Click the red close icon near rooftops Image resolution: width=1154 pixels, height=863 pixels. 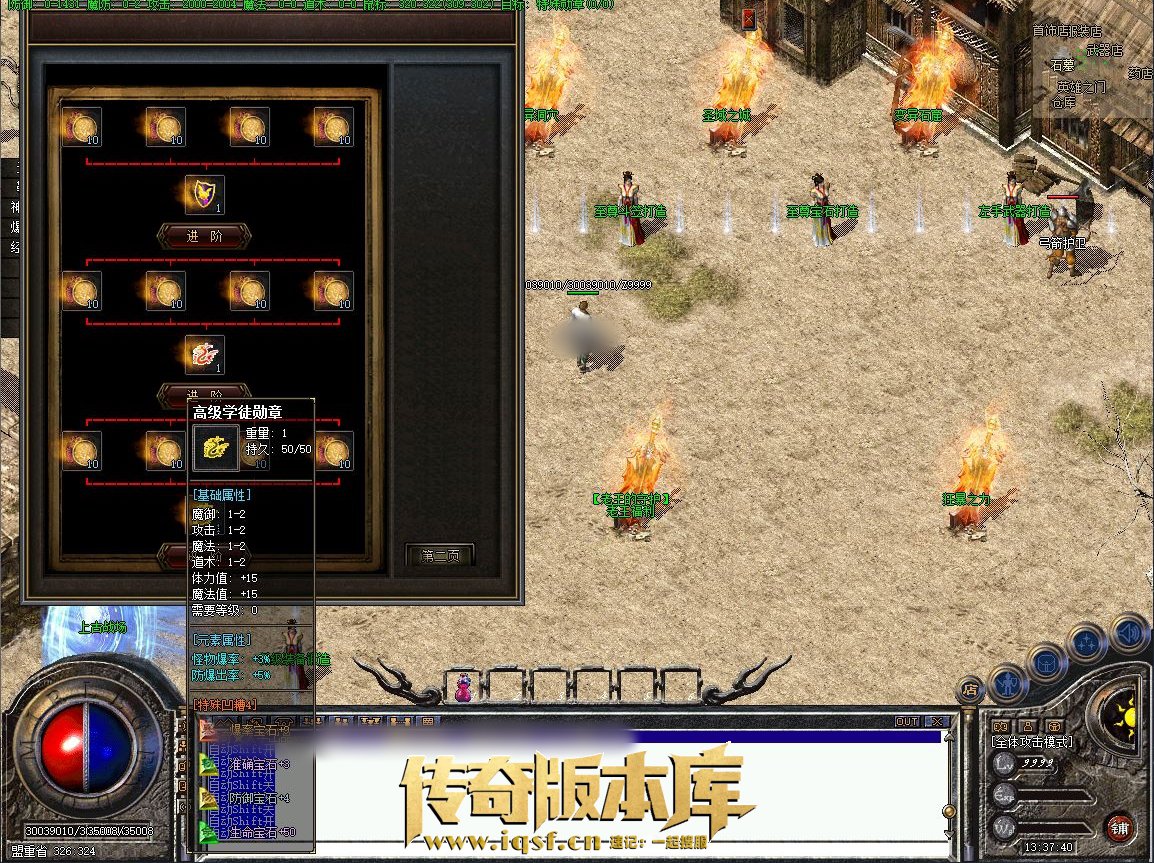click(x=749, y=18)
